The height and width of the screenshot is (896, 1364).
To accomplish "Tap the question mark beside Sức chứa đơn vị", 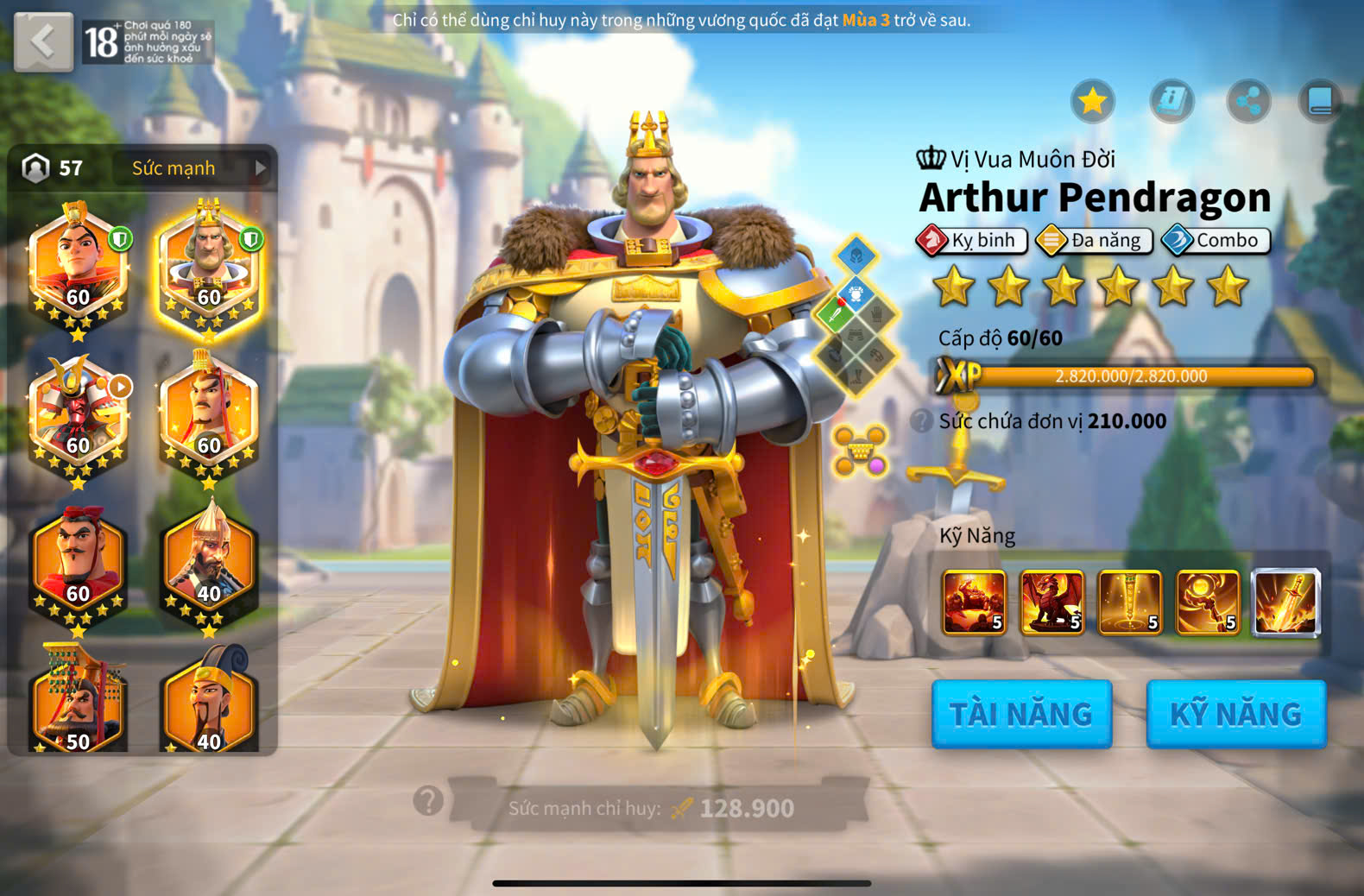I will pos(921,421).
